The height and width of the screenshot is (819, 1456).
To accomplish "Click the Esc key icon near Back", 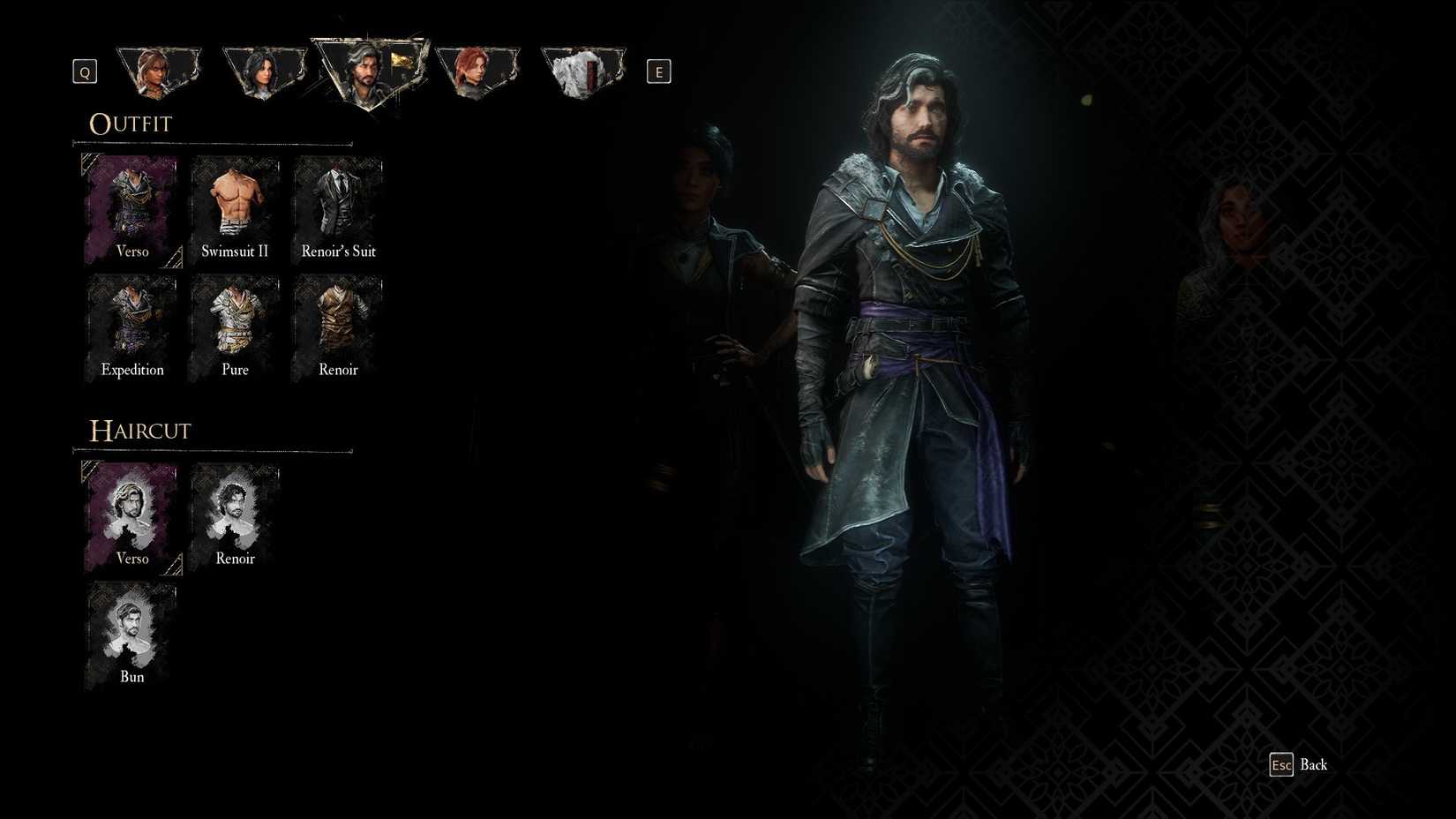I will 1281,765.
